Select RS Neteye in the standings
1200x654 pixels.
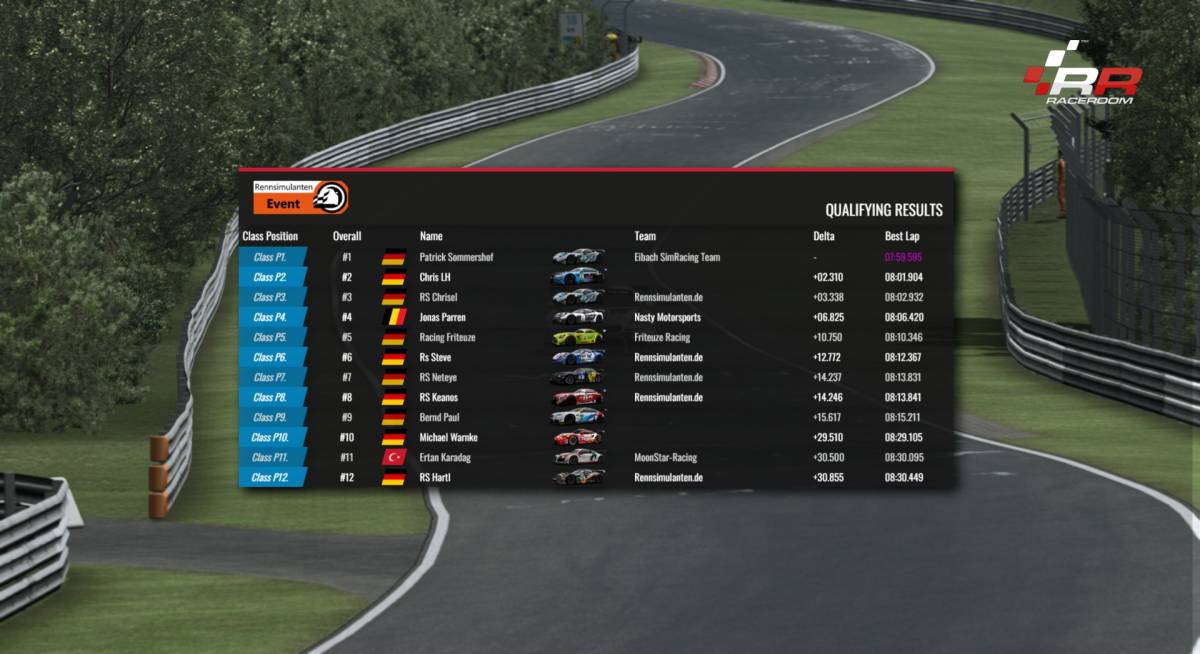[438, 377]
